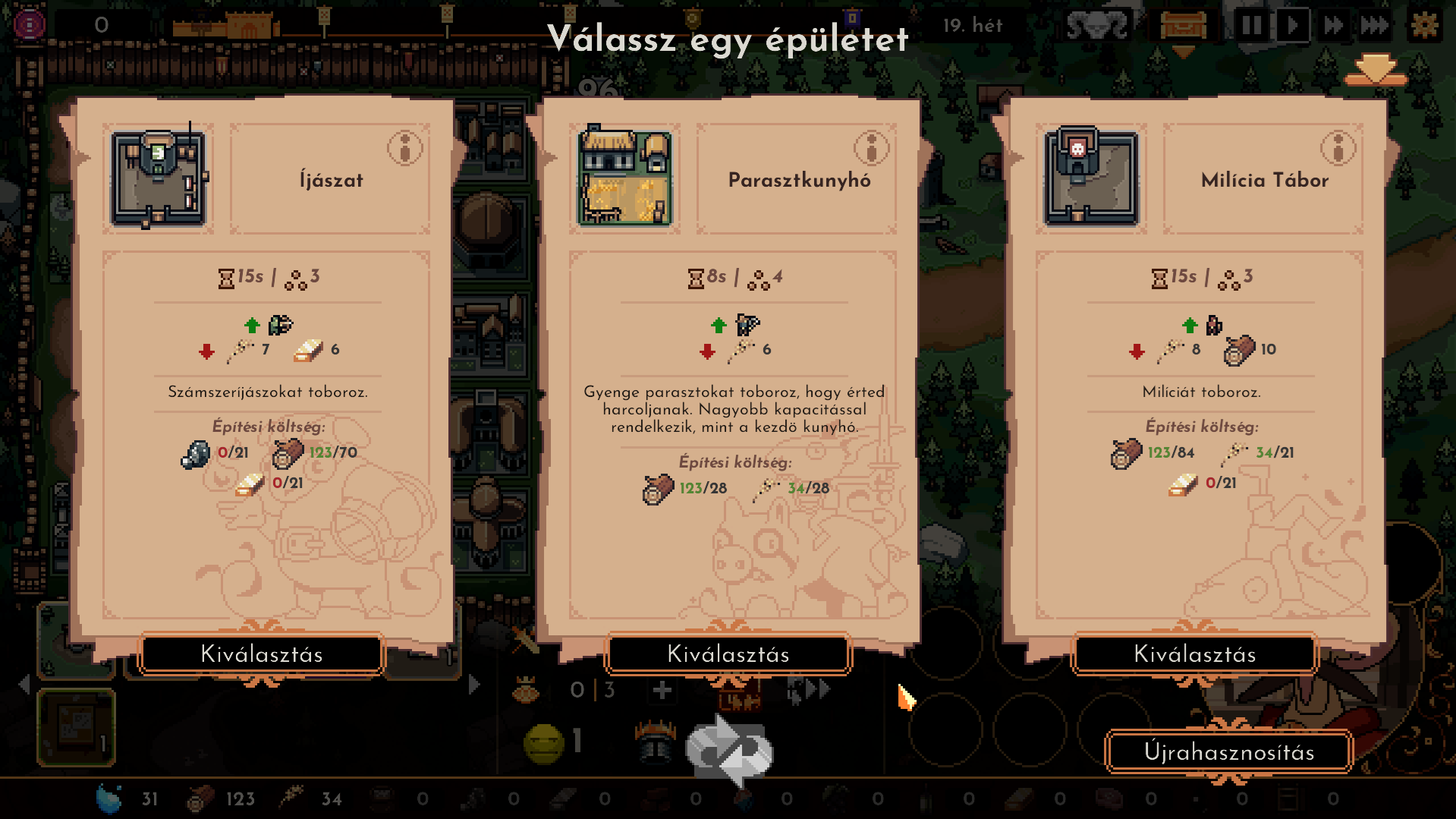Show info for Íjászat
This screenshot has height=819, width=1456.
(x=405, y=148)
